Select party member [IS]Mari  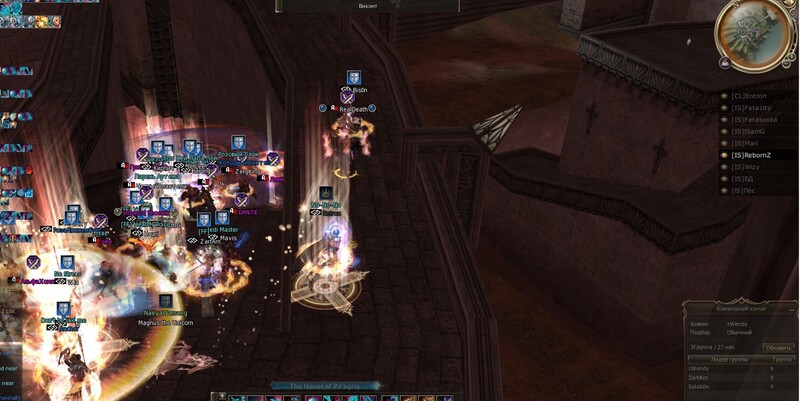(745, 144)
